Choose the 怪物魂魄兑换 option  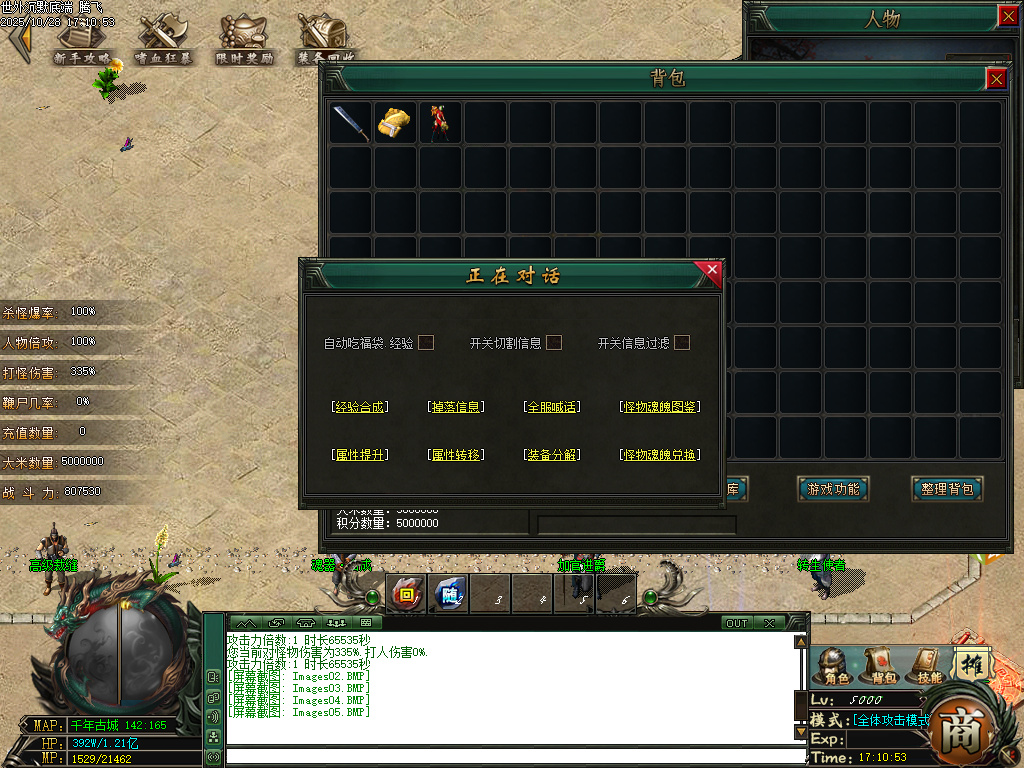click(x=660, y=455)
